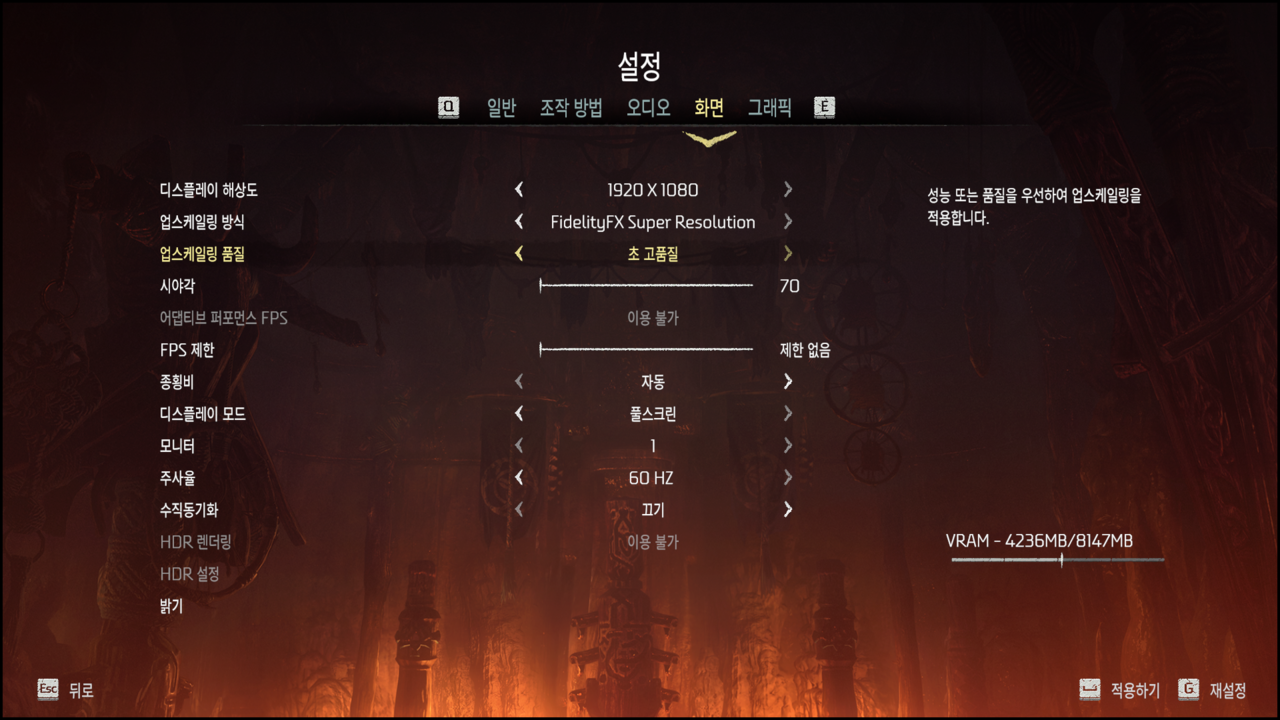This screenshot has width=1280, height=720.
Task: Go to the 그래픽 tab
Action: tap(769, 108)
